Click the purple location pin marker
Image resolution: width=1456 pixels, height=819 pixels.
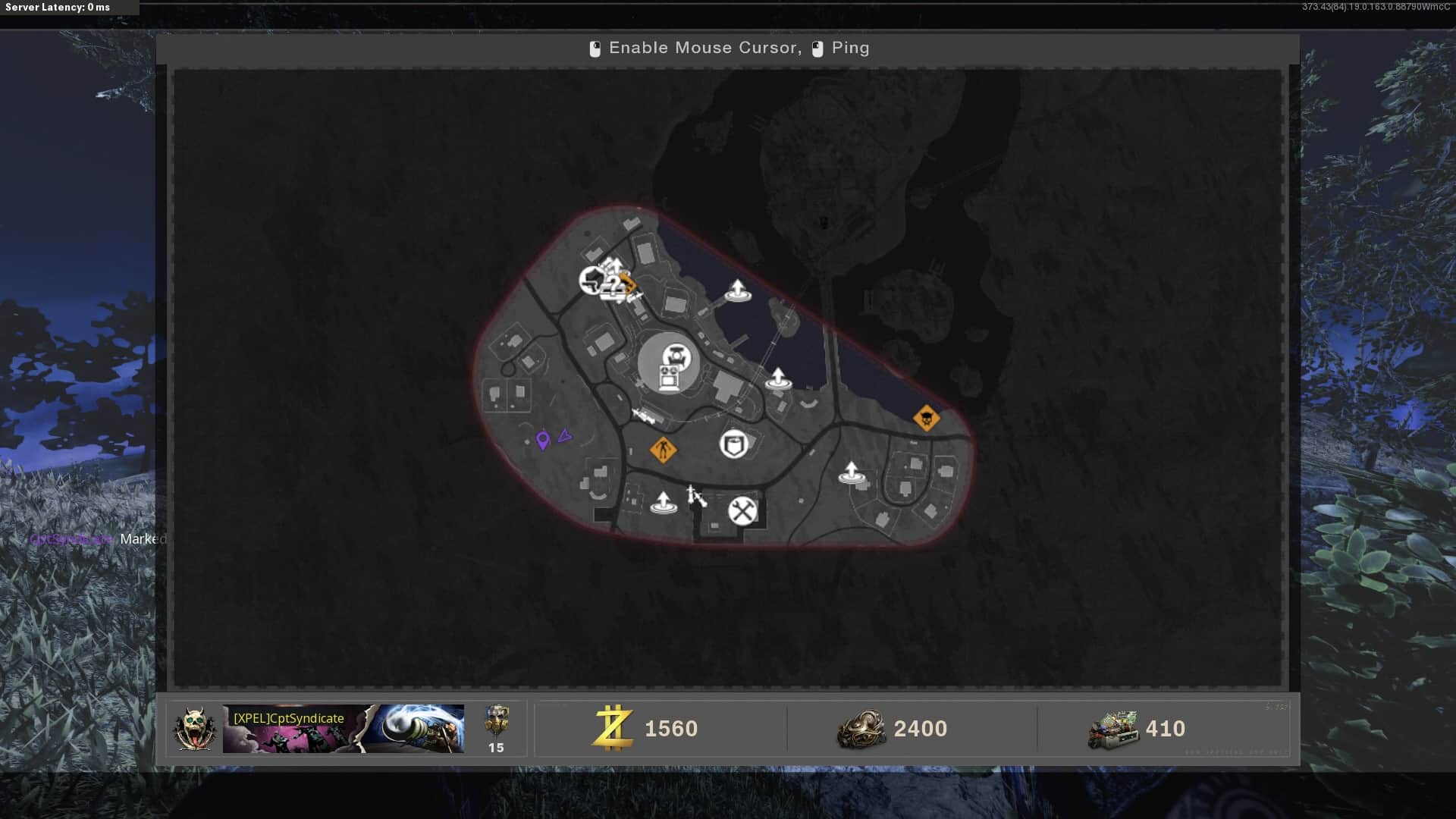click(x=542, y=441)
